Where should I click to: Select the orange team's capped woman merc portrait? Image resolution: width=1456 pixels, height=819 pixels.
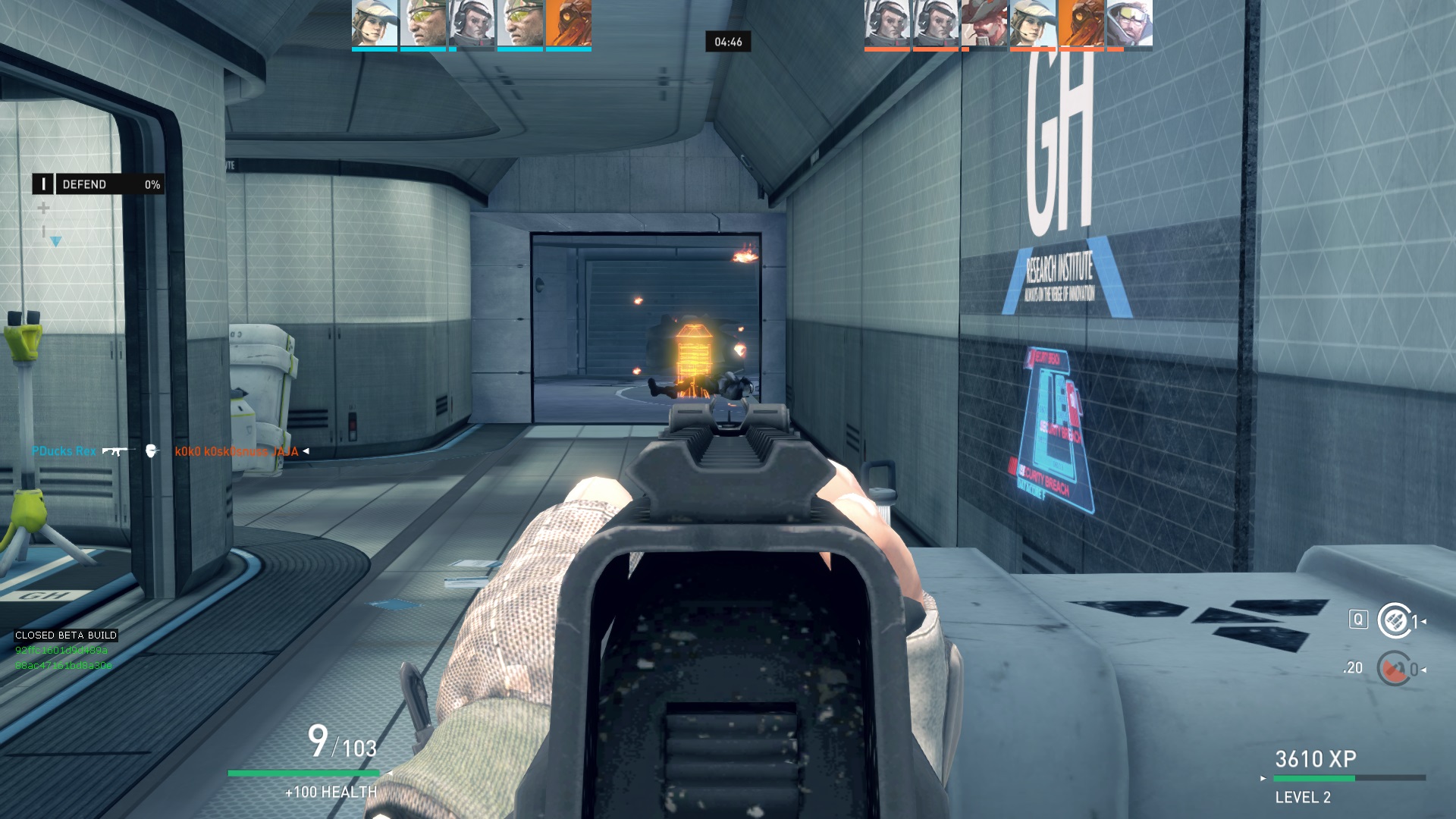coord(1032,24)
